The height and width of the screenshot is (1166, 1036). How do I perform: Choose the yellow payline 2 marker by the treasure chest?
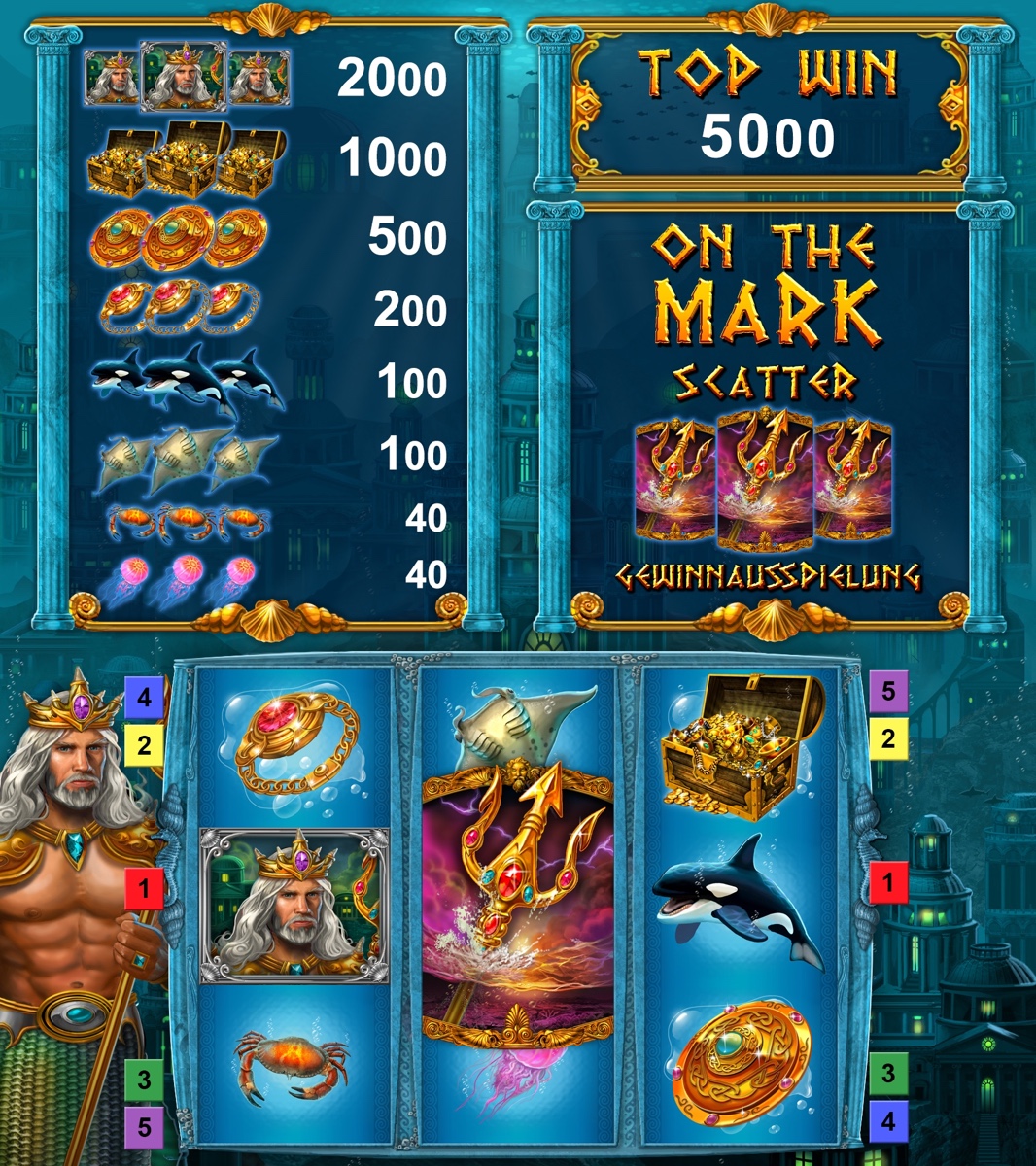pyautogui.click(x=888, y=738)
